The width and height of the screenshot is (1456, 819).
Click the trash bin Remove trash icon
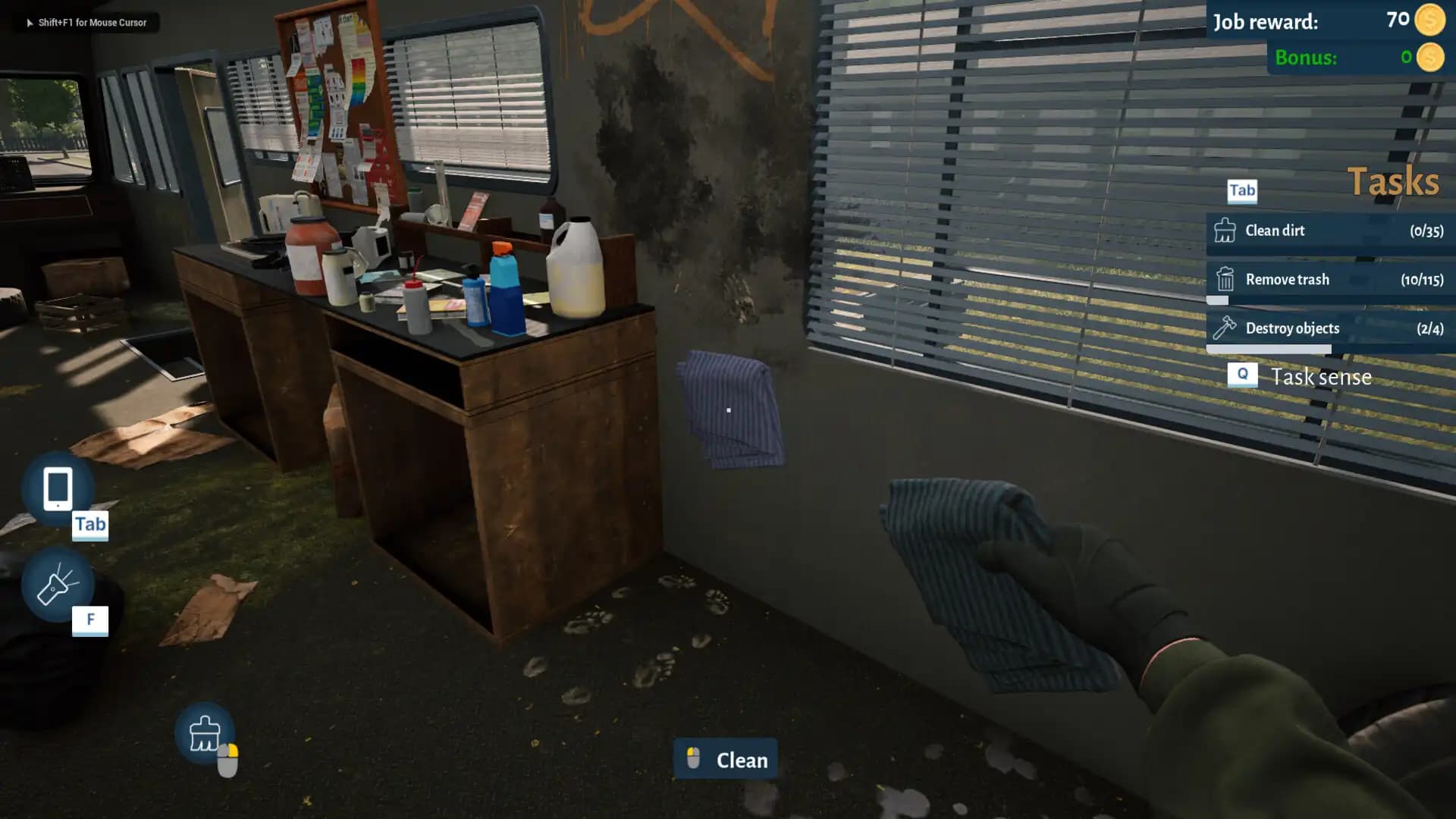click(1227, 279)
